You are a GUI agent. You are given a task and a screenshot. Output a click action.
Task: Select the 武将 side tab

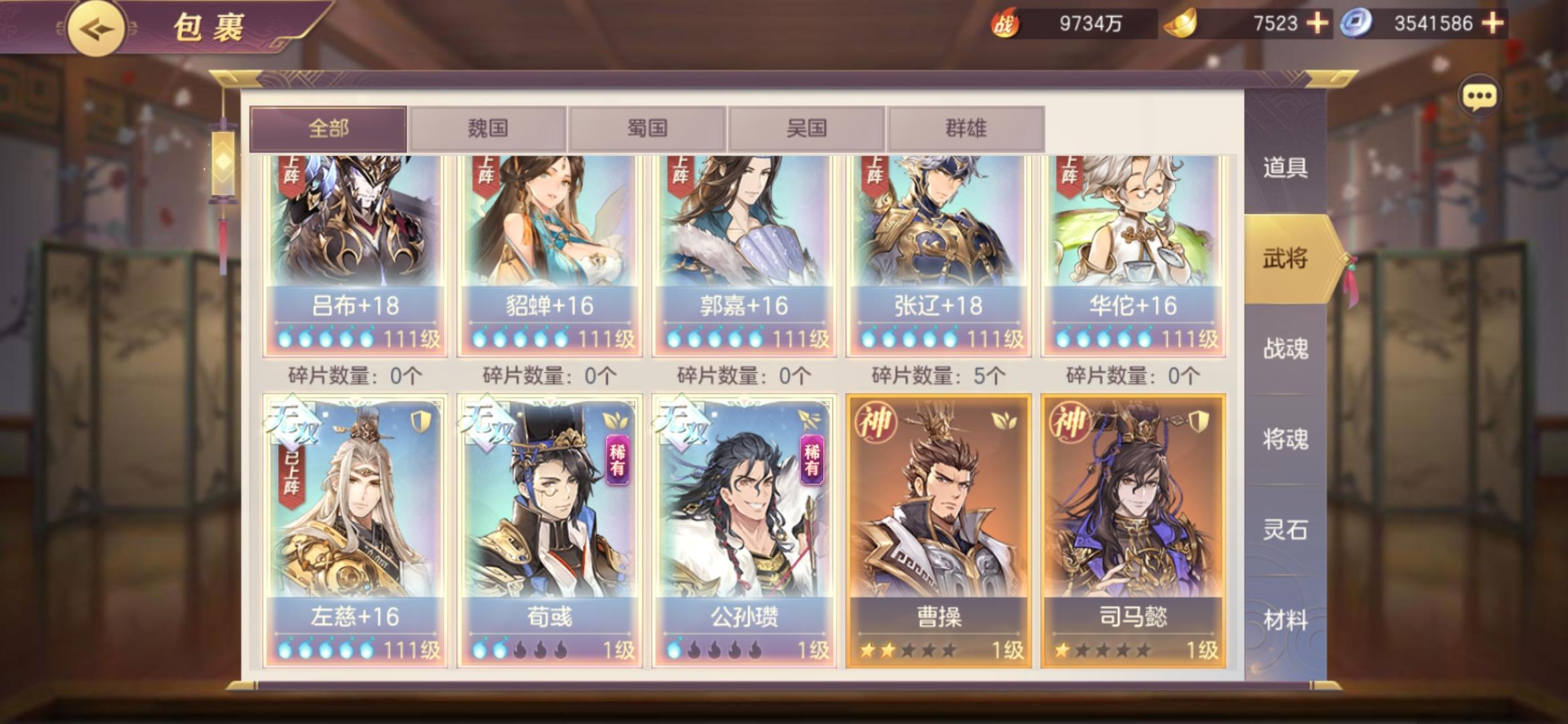coord(1285,258)
